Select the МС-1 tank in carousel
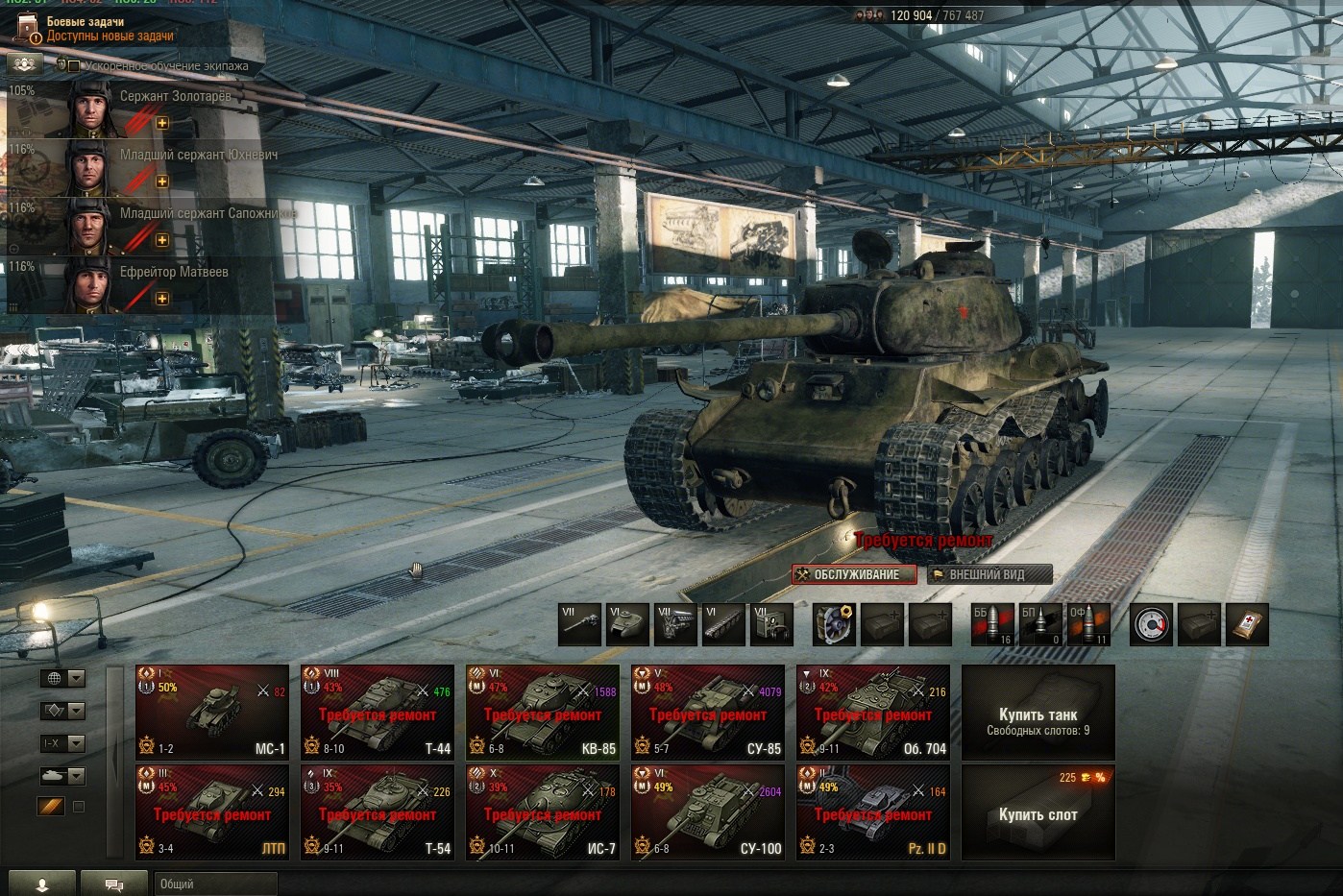 pos(212,712)
